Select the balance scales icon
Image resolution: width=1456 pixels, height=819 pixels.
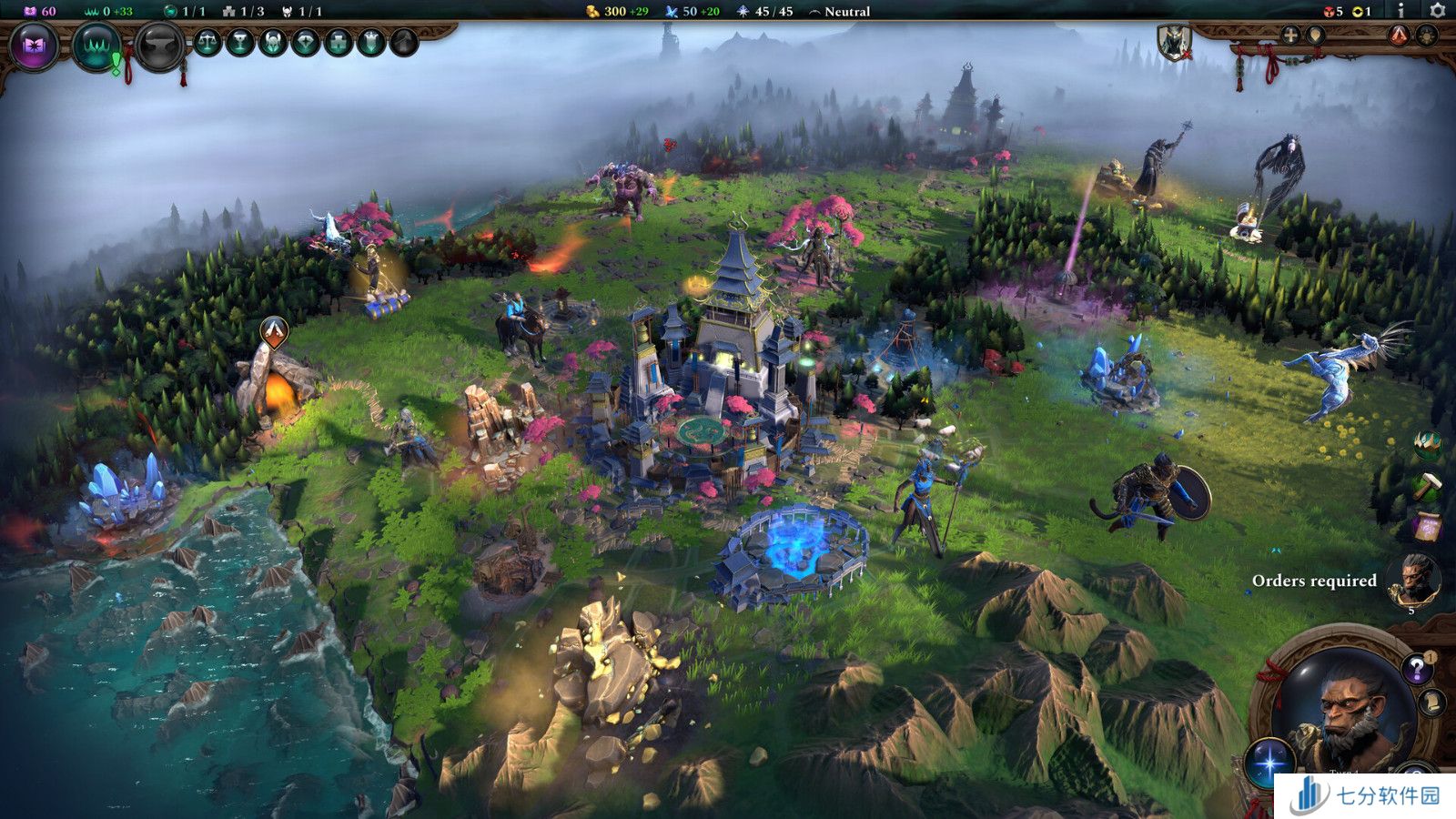pyautogui.click(x=207, y=42)
